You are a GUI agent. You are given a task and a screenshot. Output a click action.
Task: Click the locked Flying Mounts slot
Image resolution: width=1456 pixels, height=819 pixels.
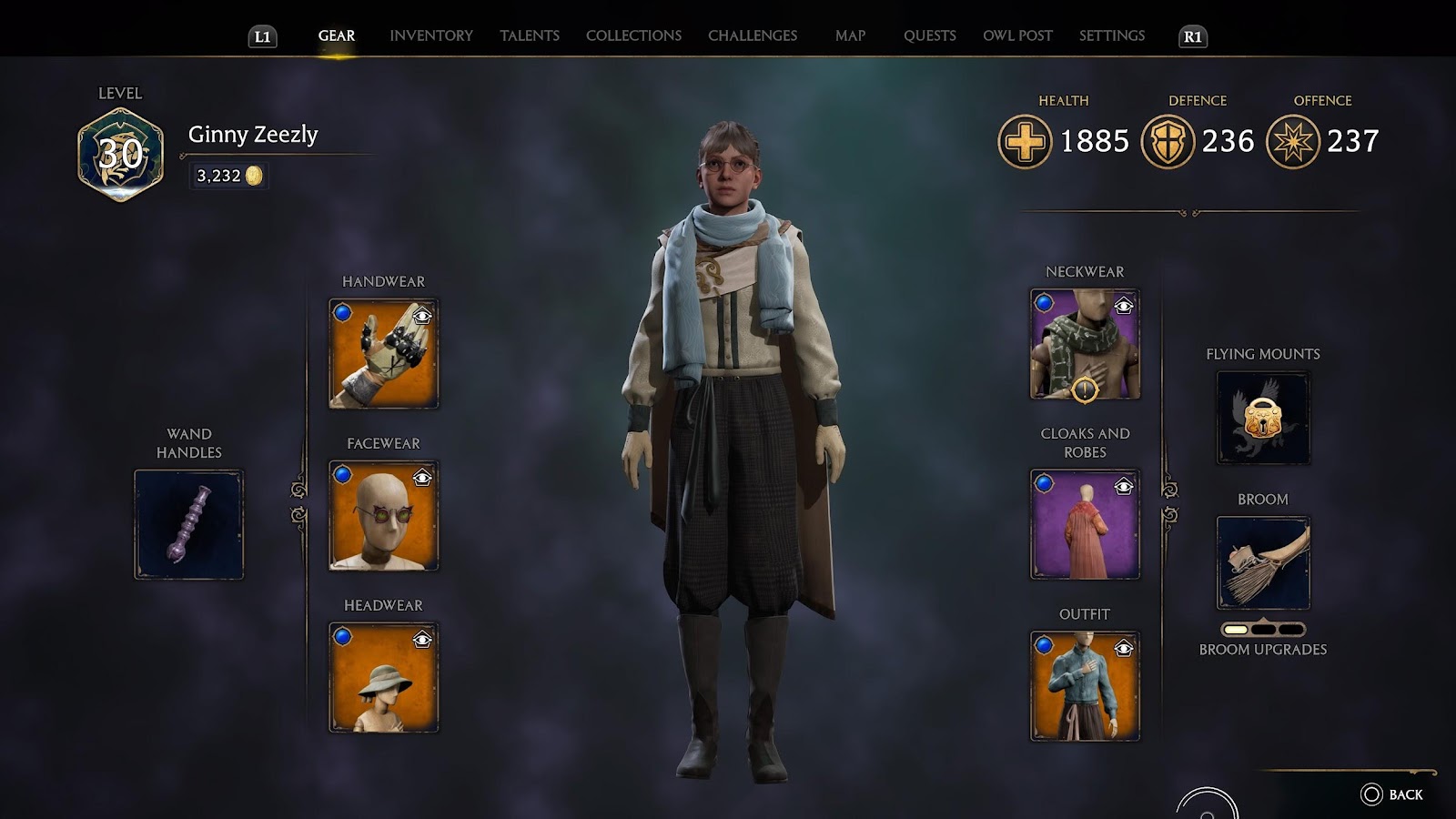pyautogui.click(x=1263, y=418)
